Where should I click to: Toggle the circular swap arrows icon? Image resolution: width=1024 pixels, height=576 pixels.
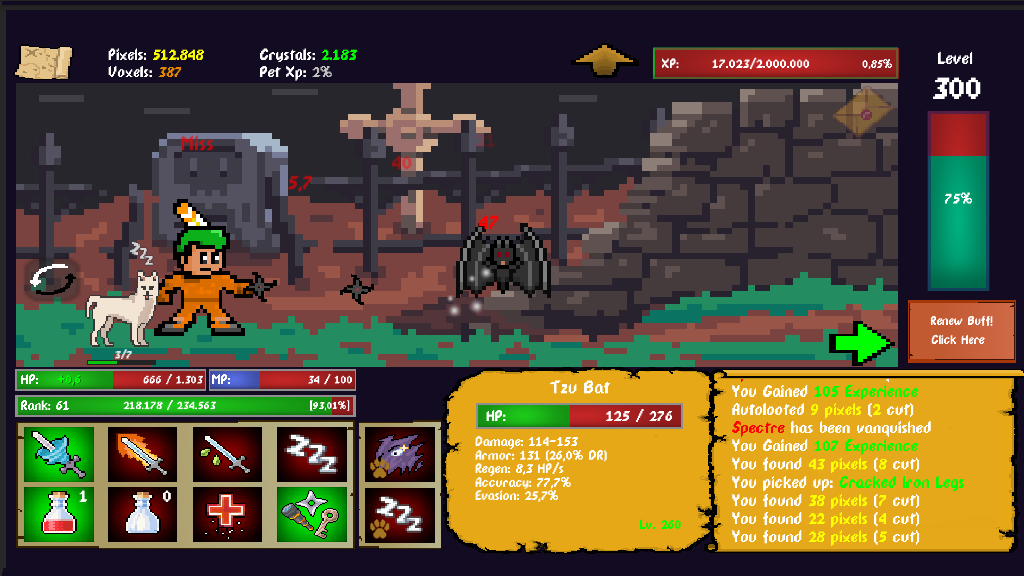pos(52,279)
